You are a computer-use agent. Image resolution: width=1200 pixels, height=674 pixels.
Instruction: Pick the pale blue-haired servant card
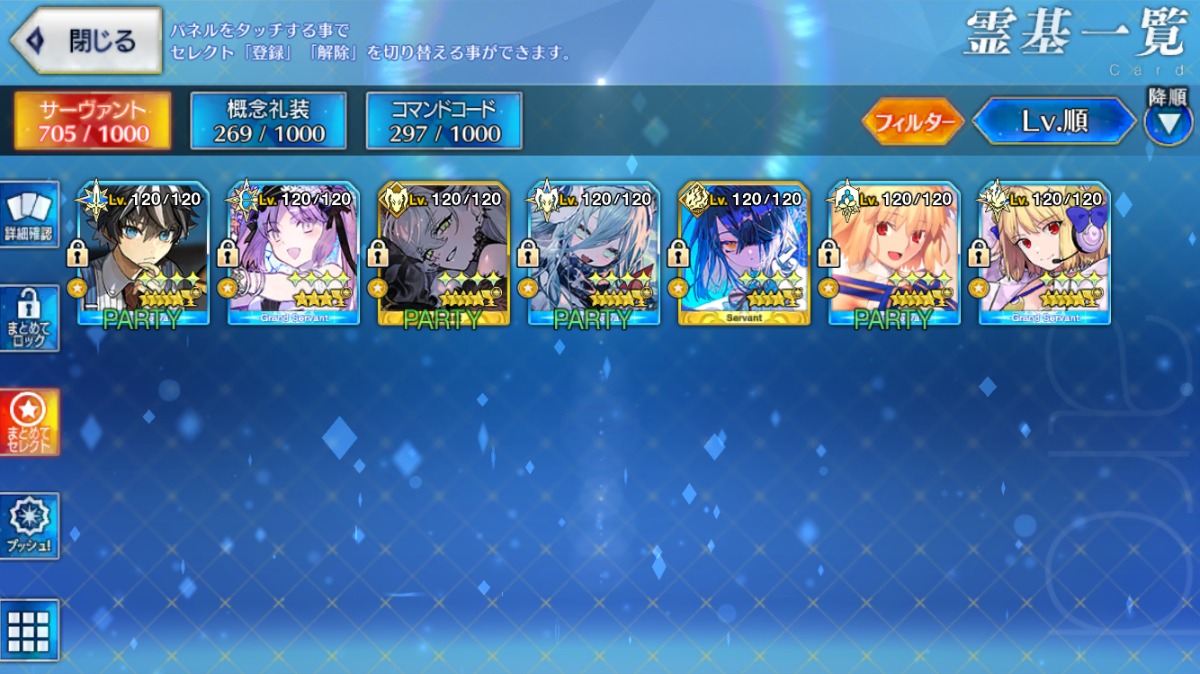coord(594,255)
